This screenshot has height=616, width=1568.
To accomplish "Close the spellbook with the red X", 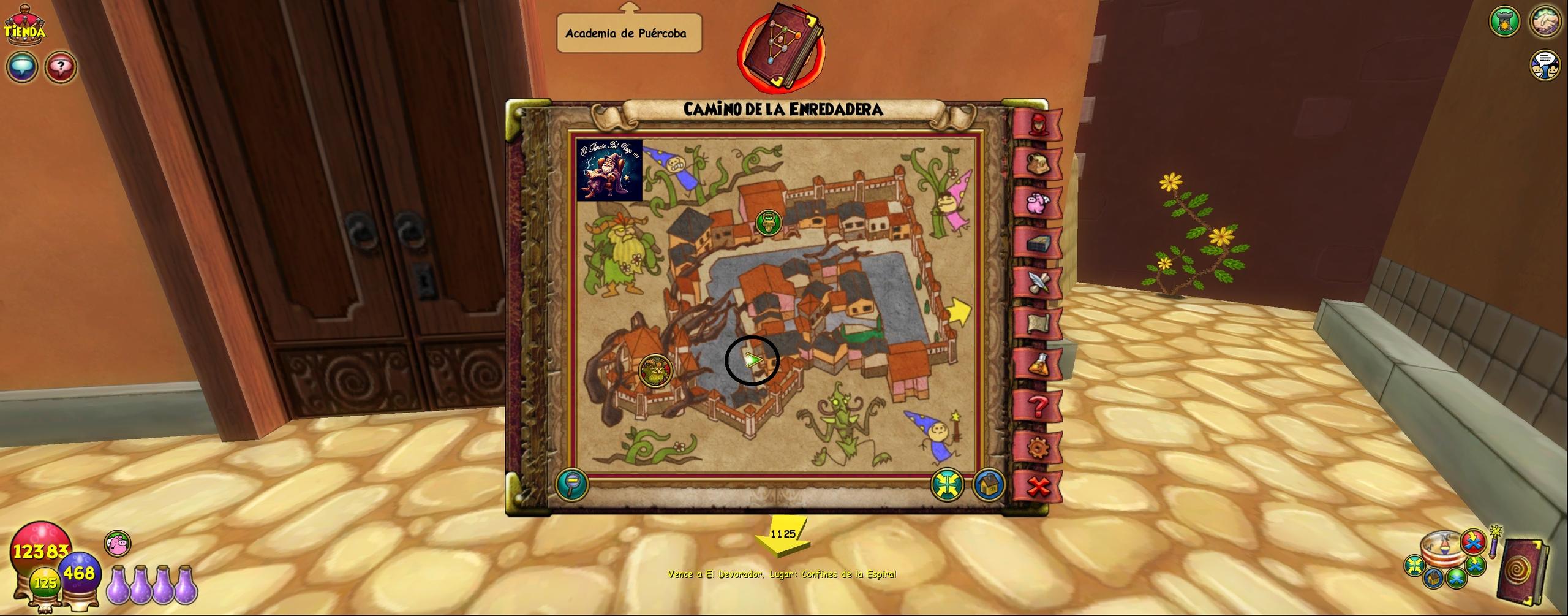I will 1038,487.
